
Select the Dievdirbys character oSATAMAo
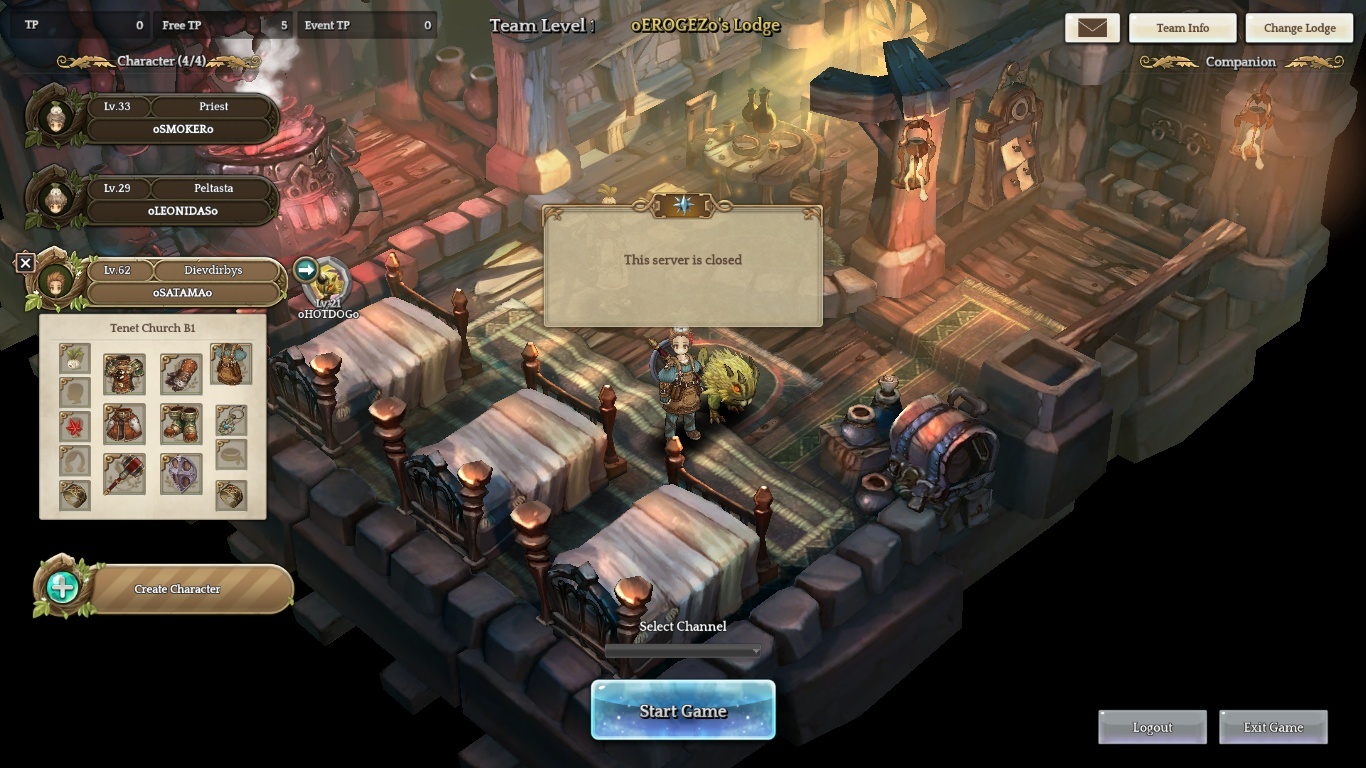[182, 282]
